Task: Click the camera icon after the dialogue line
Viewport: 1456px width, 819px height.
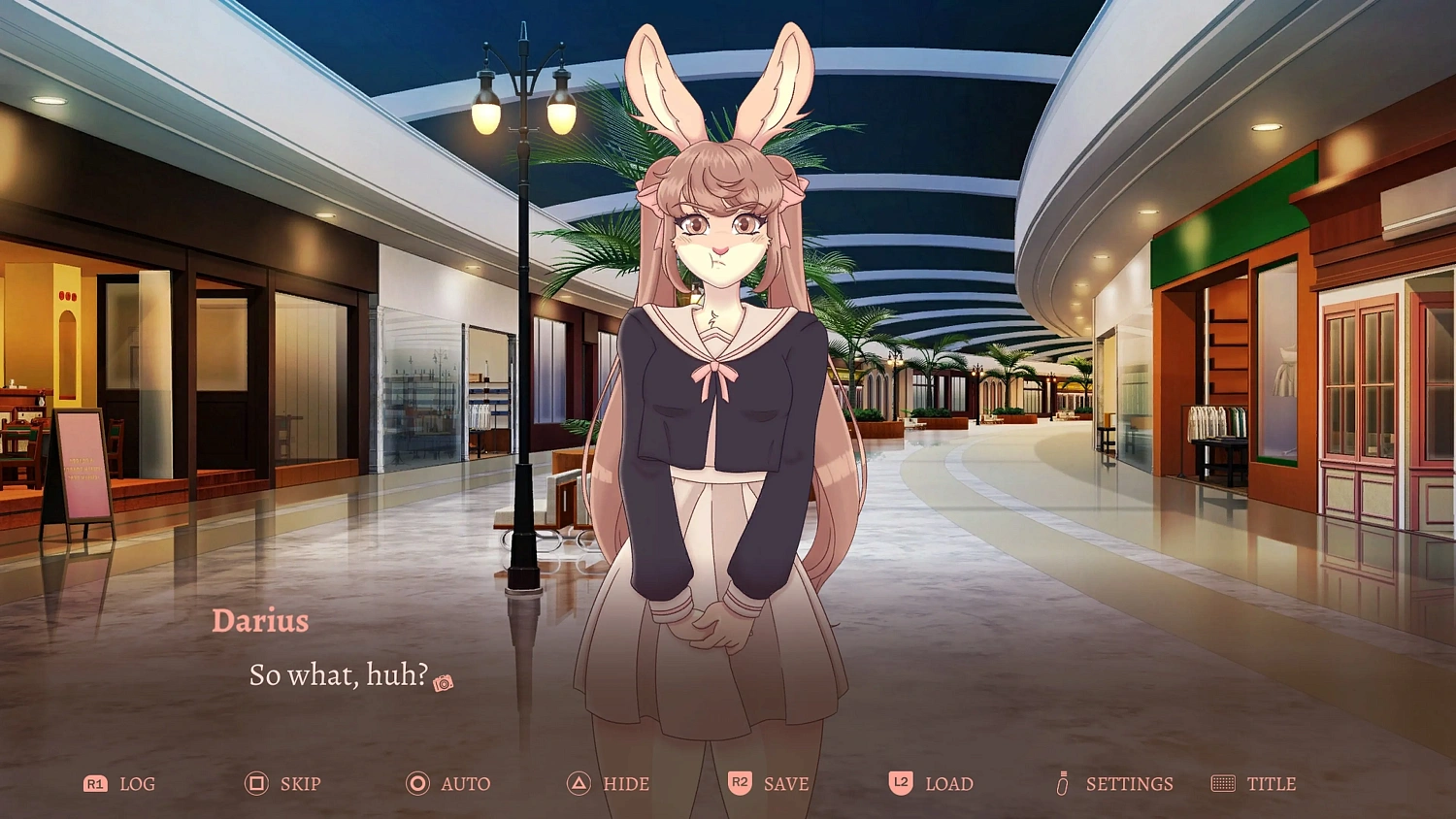Action: pyautogui.click(x=444, y=682)
